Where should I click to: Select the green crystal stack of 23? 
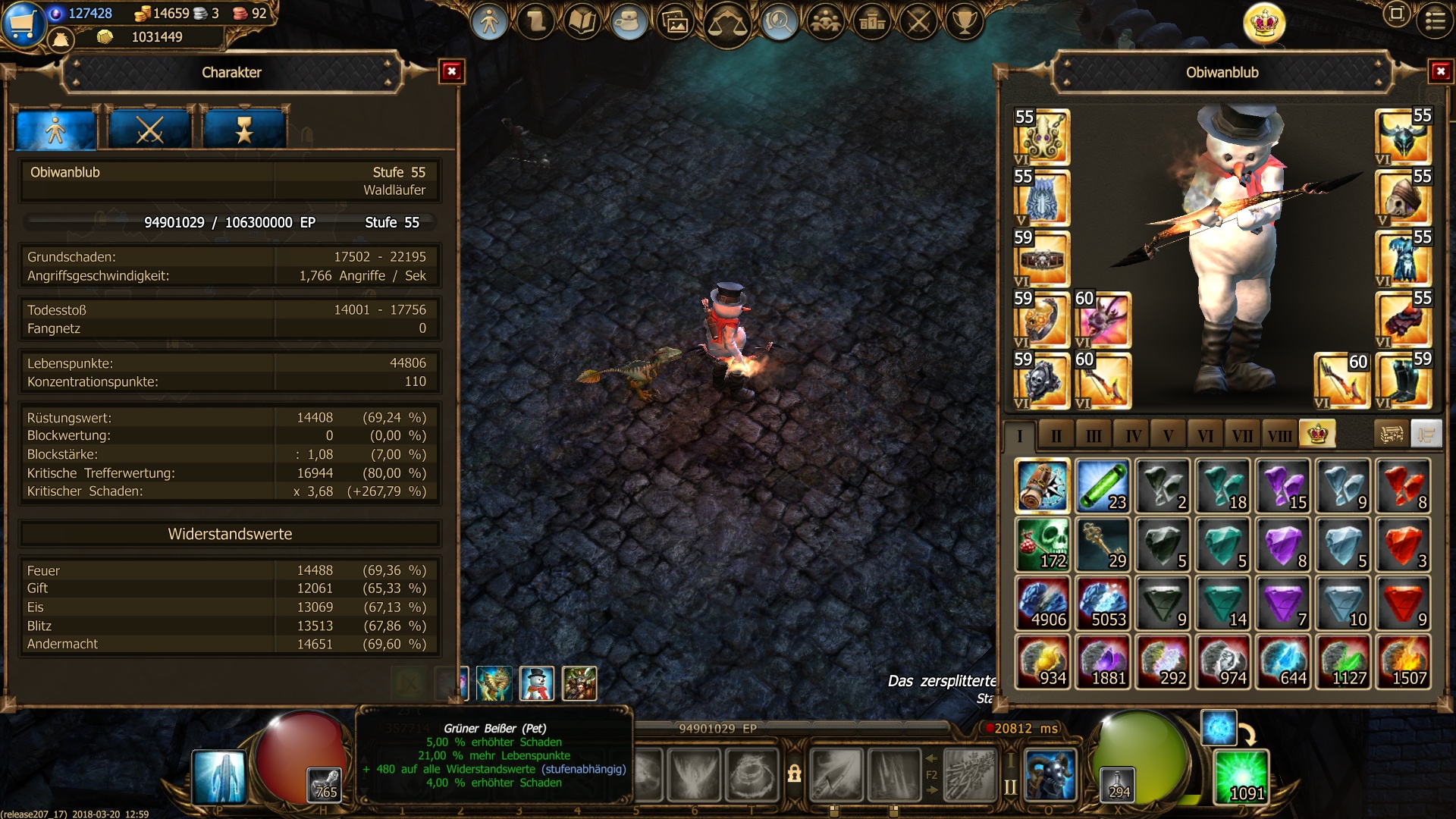(1102, 486)
